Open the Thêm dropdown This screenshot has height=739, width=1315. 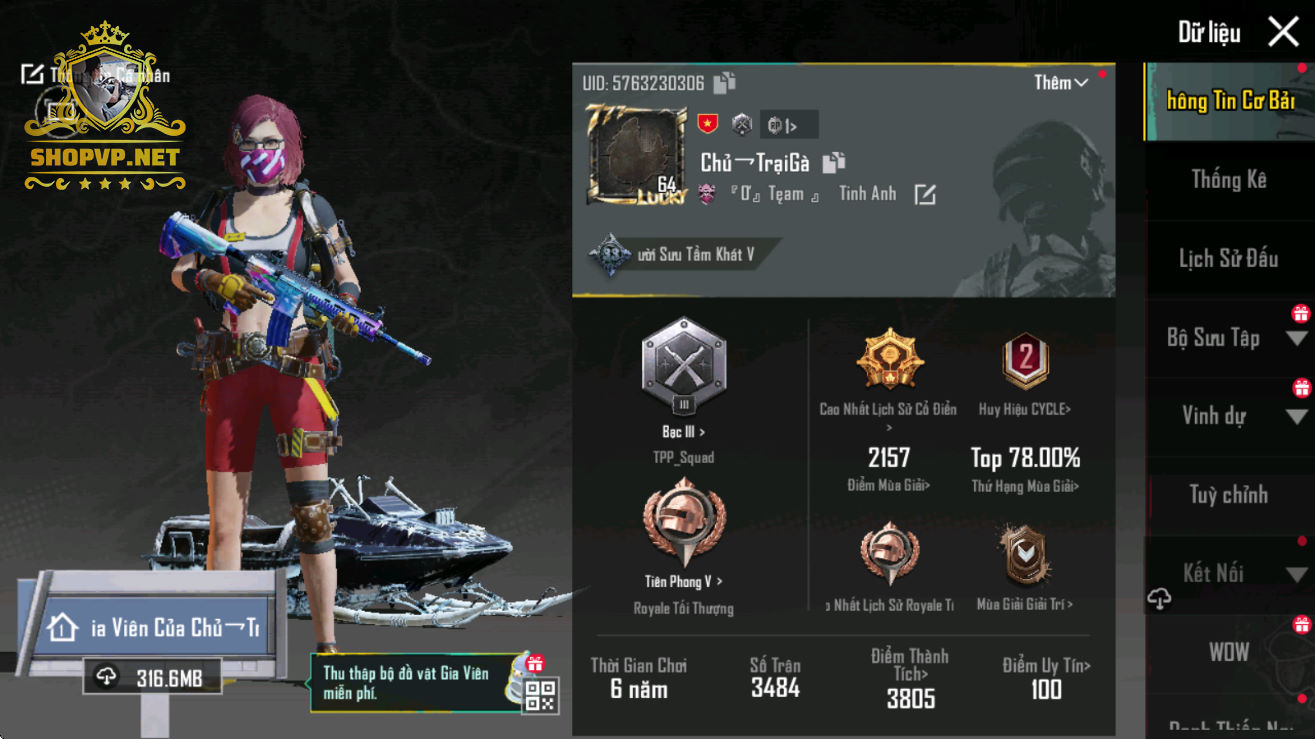1060,83
